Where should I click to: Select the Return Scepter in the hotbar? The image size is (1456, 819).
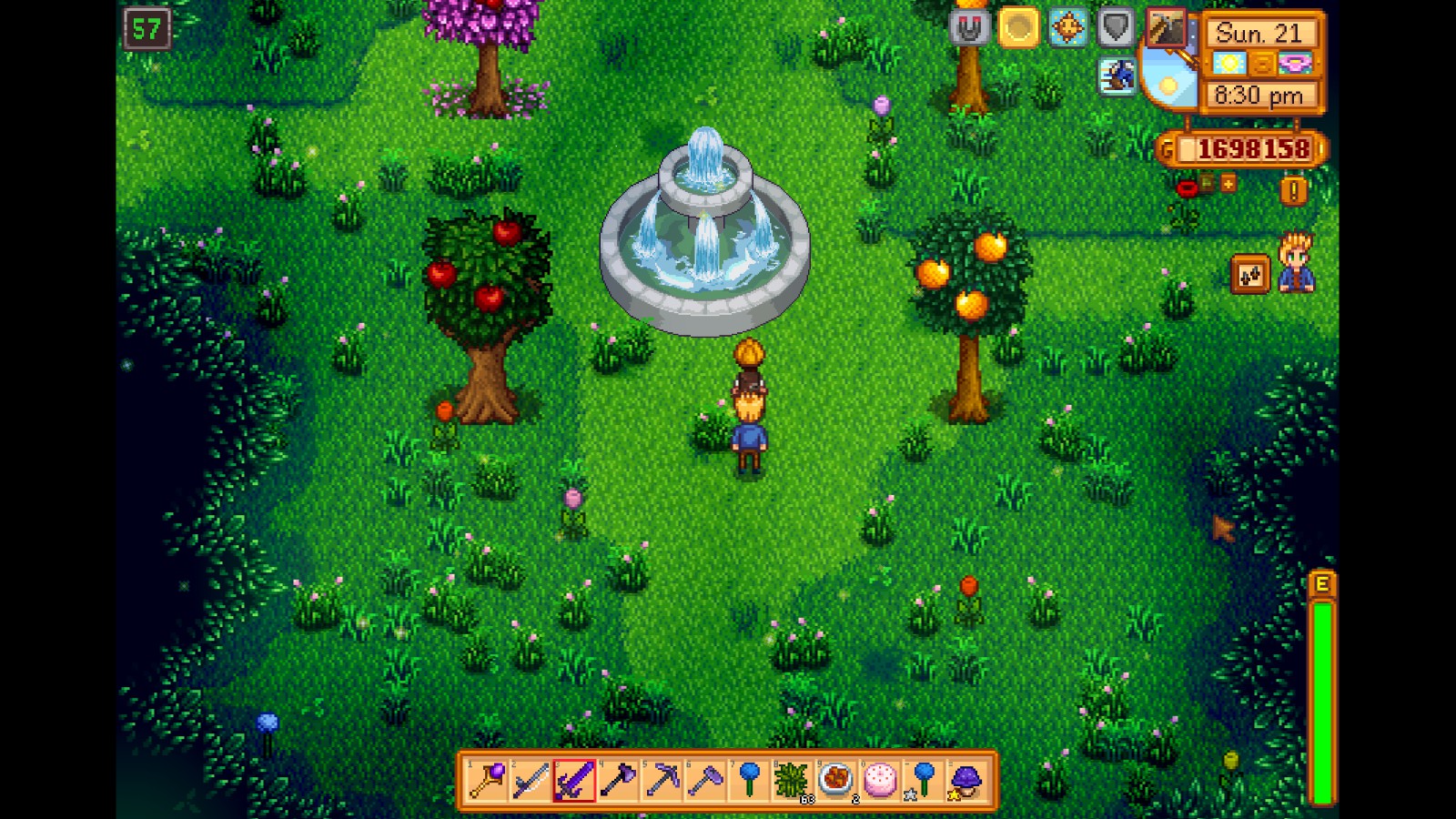point(487,781)
